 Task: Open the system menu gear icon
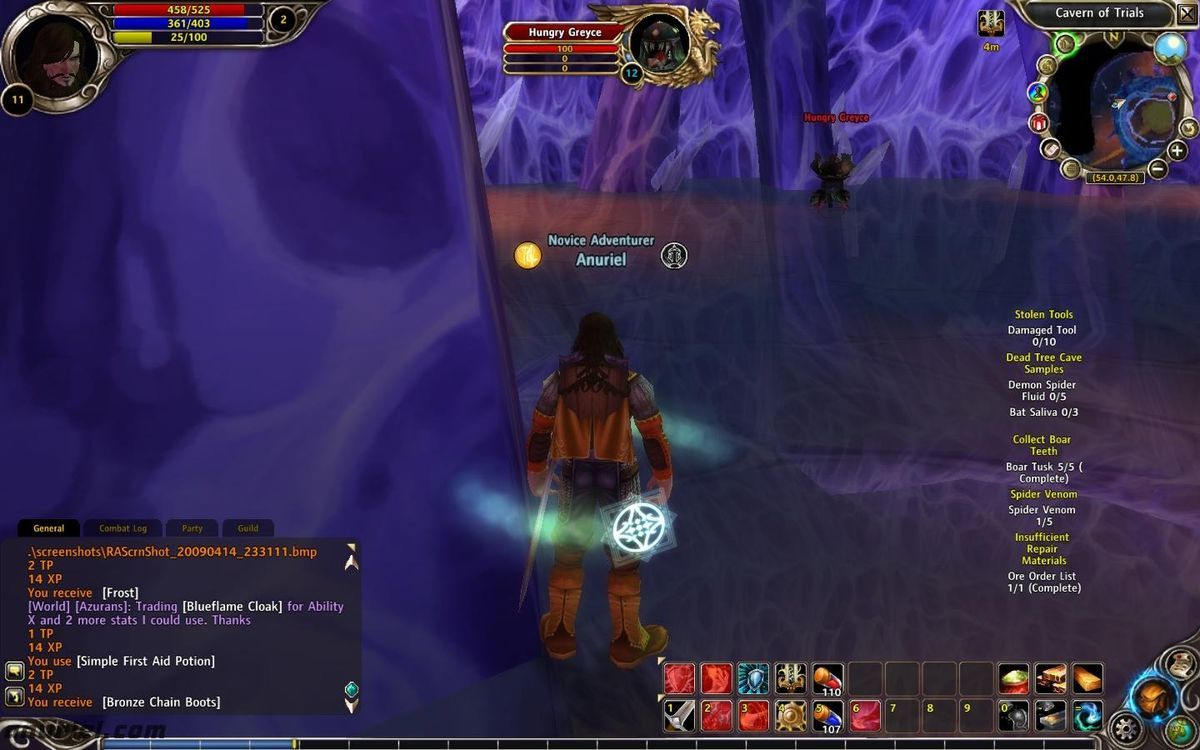(x=1128, y=729)
